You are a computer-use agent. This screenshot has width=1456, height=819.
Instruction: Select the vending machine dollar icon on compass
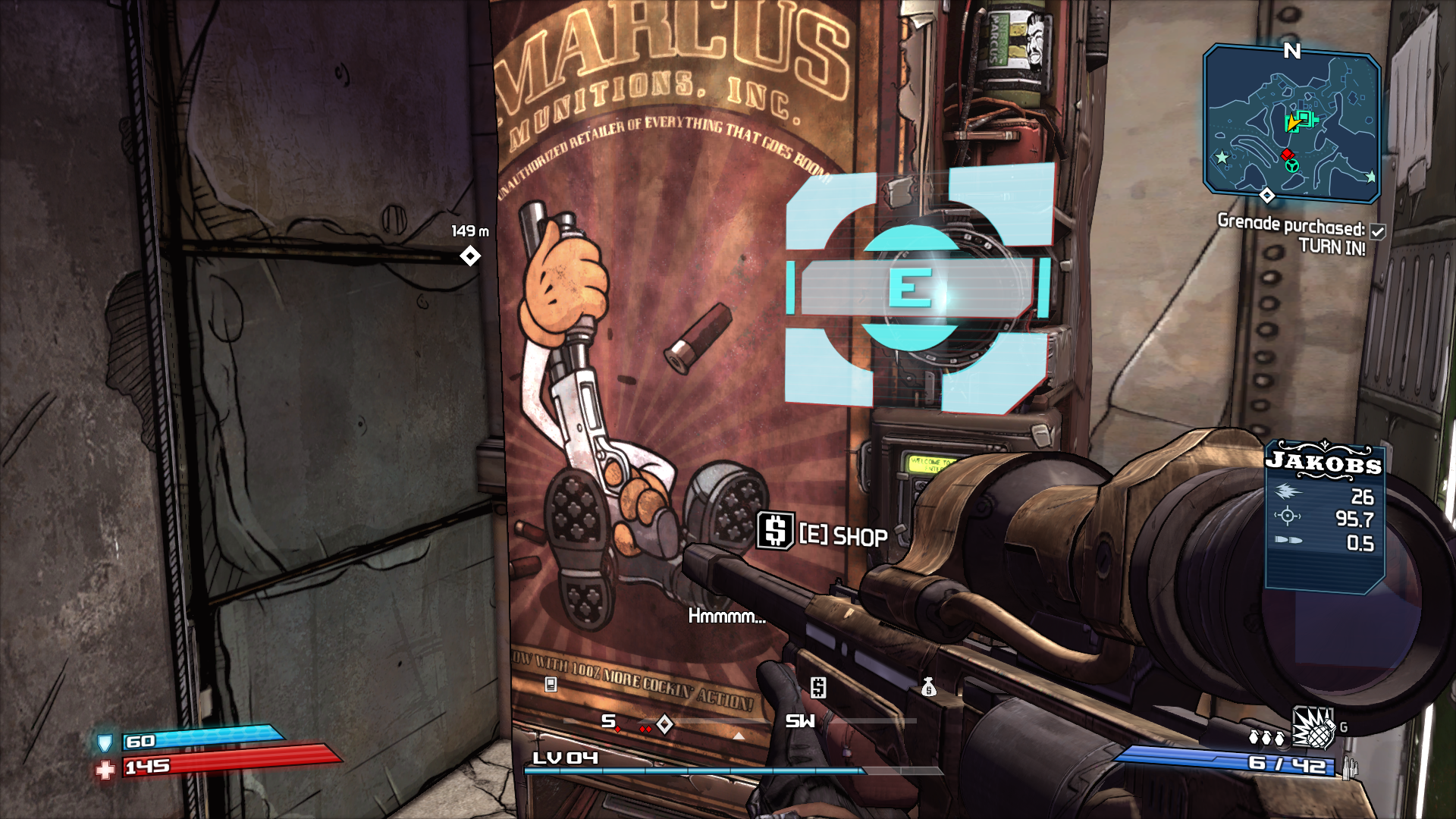point(817,687)
